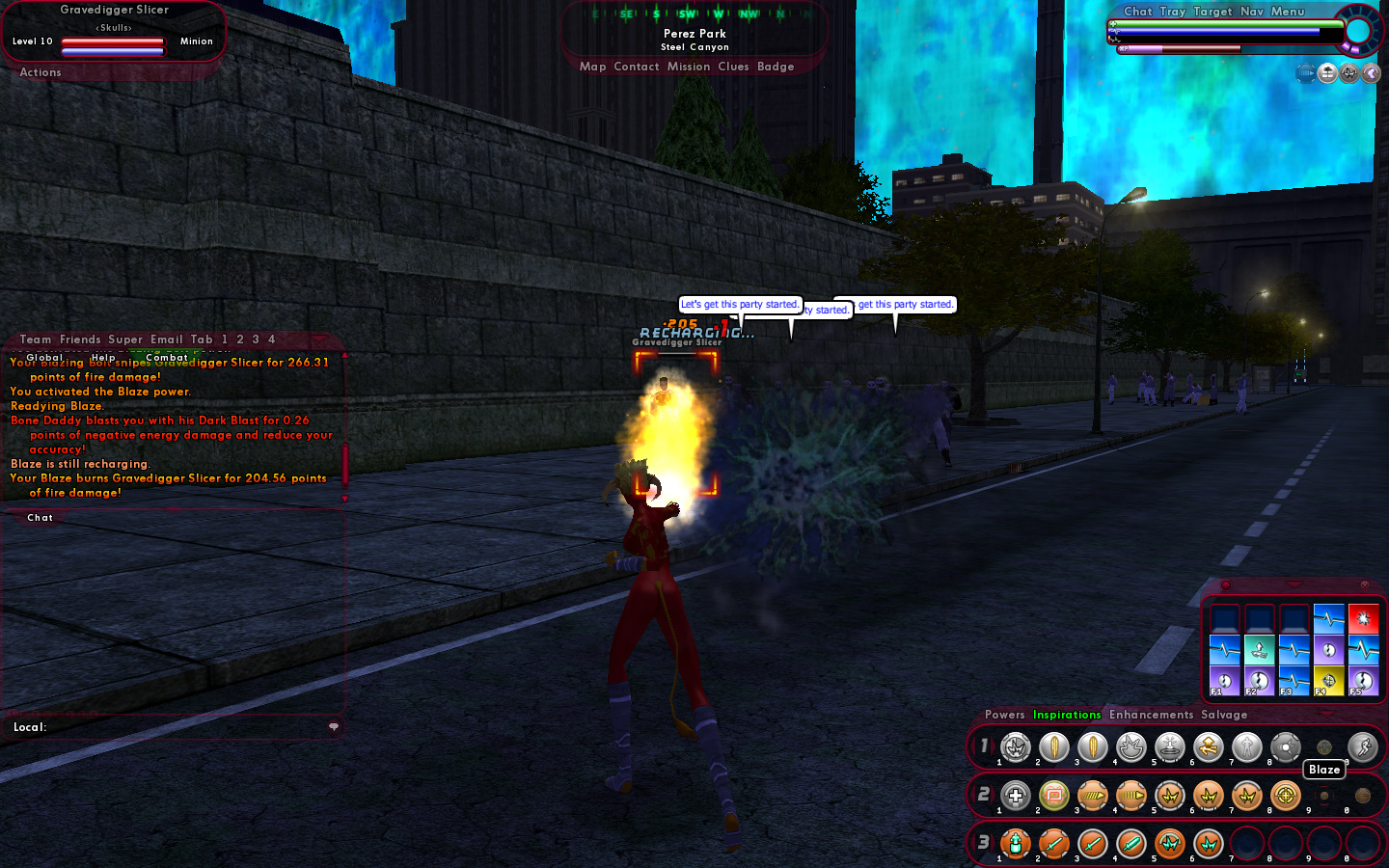The height and width of the screenshot is (868, 1389).
Task: Open the Powers list
Action: [1004, 715]
